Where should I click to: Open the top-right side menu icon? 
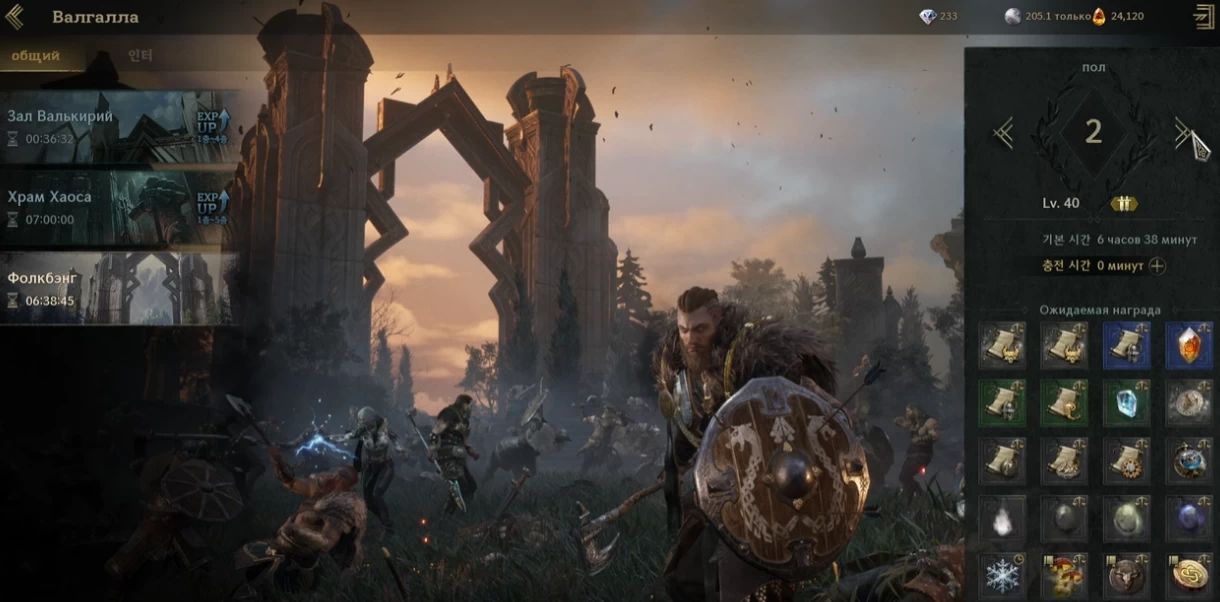click(1203, 16)
